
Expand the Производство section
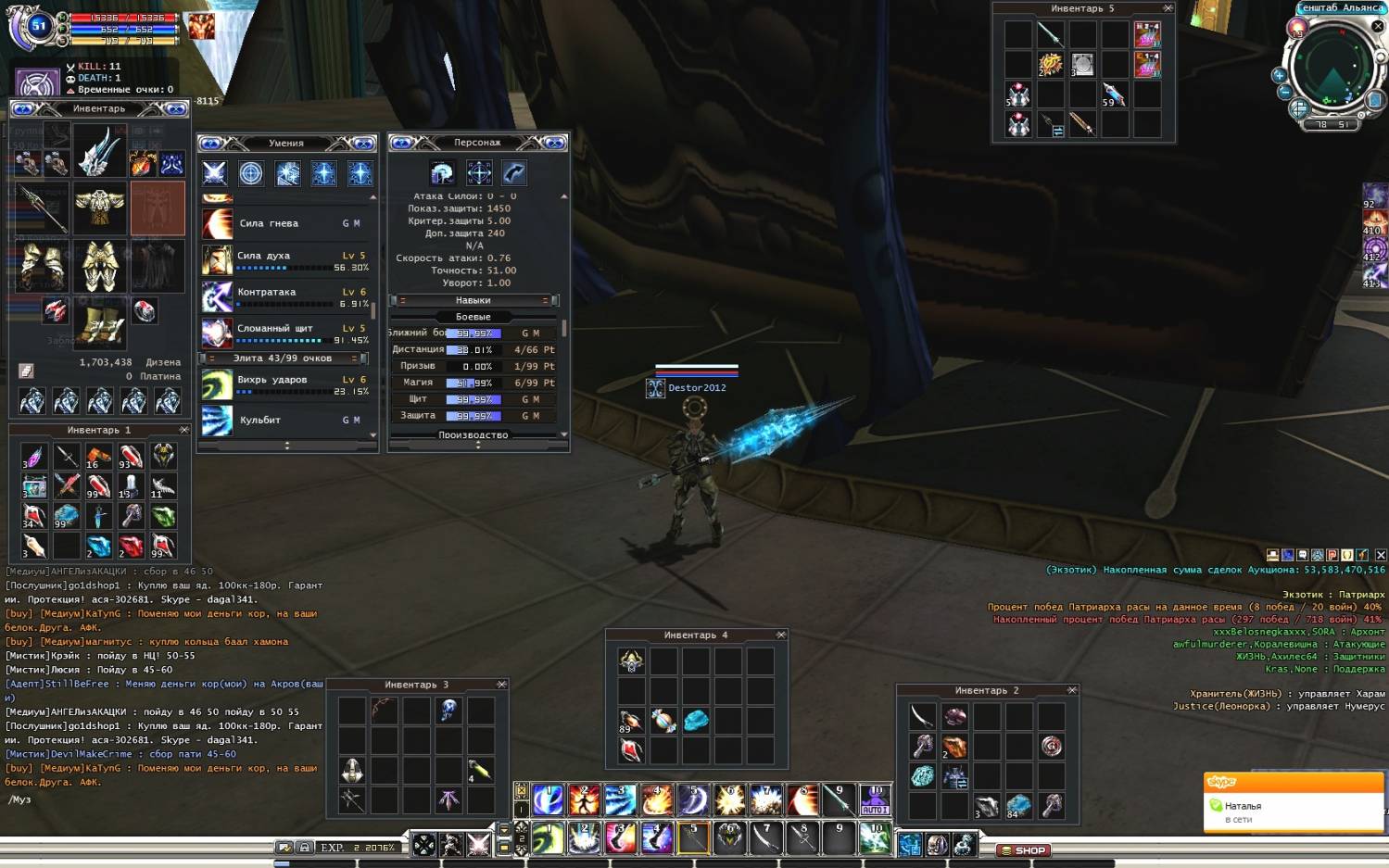(474, 434)
